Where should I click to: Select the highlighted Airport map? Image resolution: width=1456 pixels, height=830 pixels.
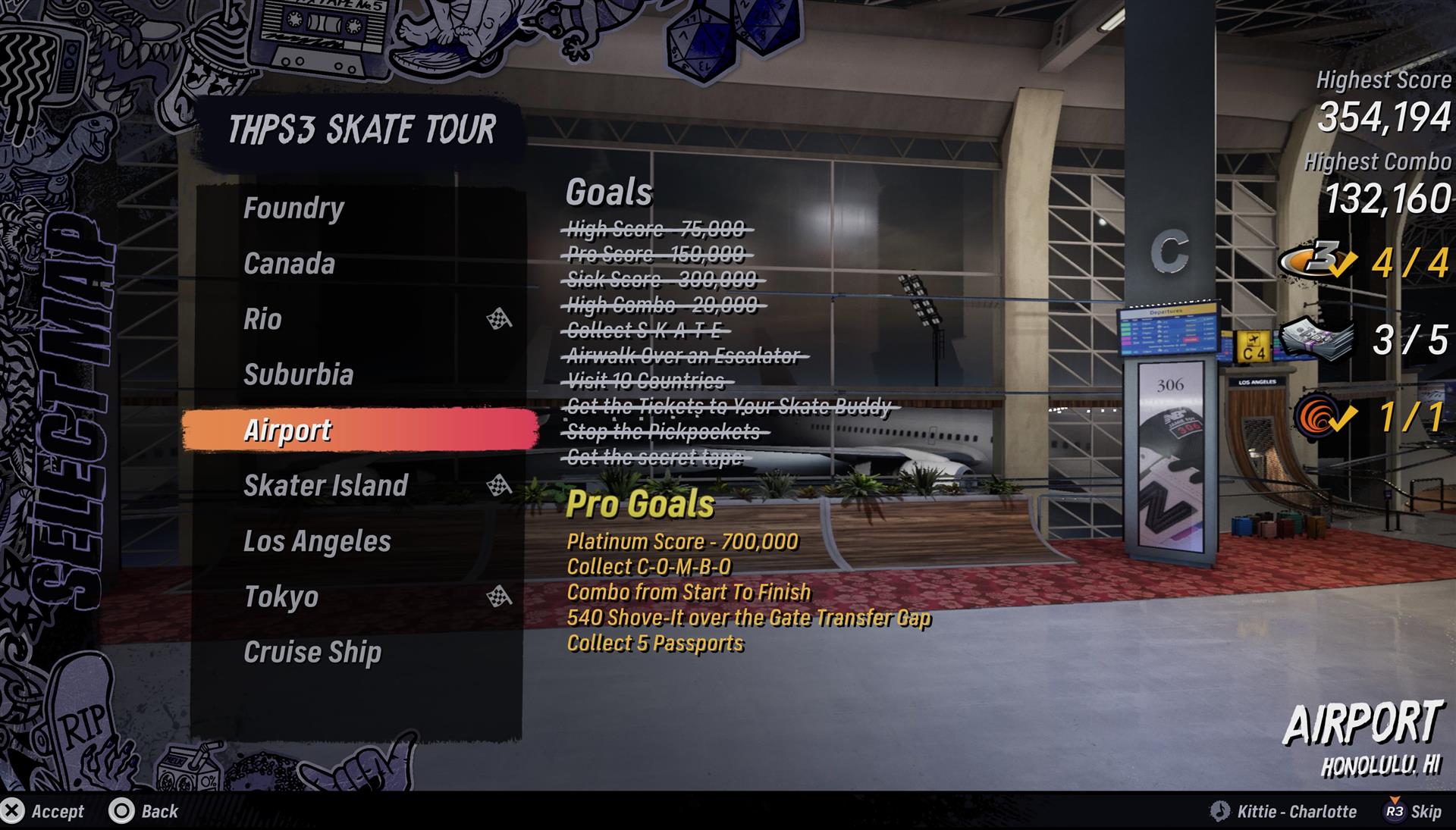pos(287,430)
